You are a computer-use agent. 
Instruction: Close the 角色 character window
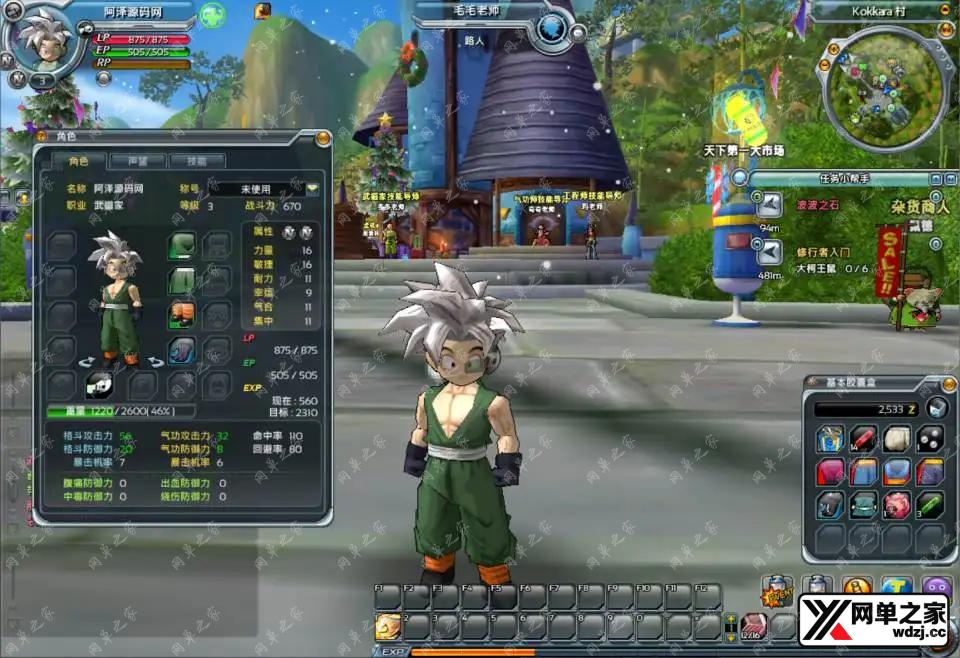click(323, 138)
